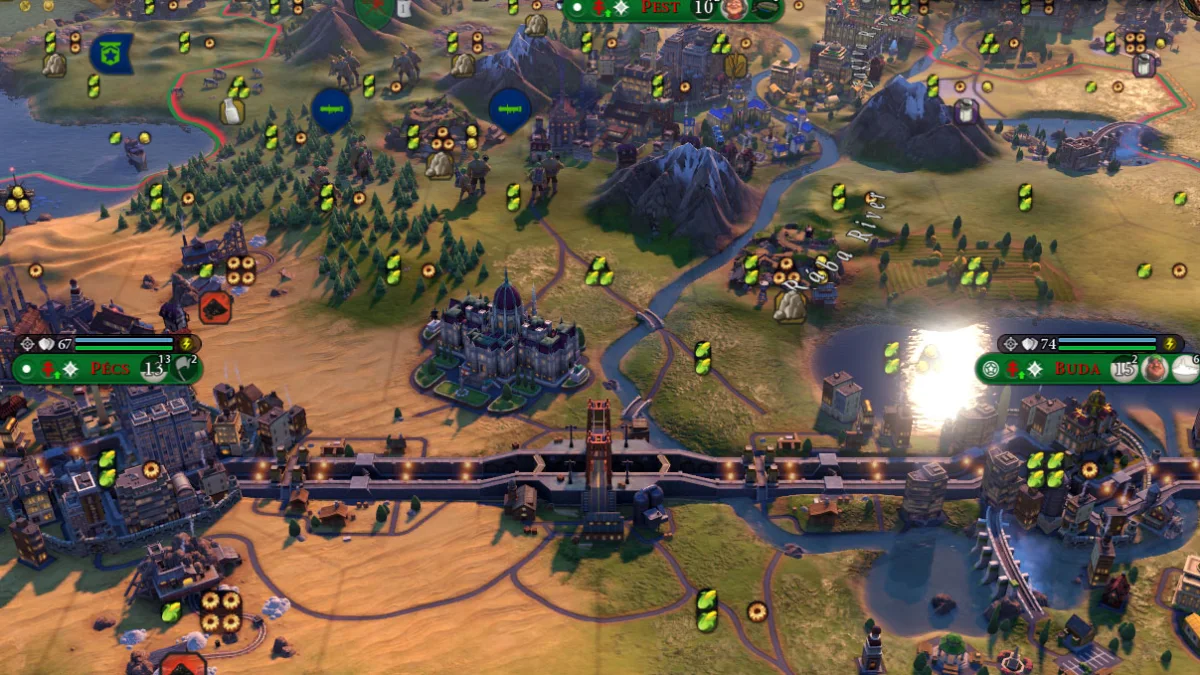Click the governor portrait on Pest's banner
1200x675 pixels.
pos(735,9)
